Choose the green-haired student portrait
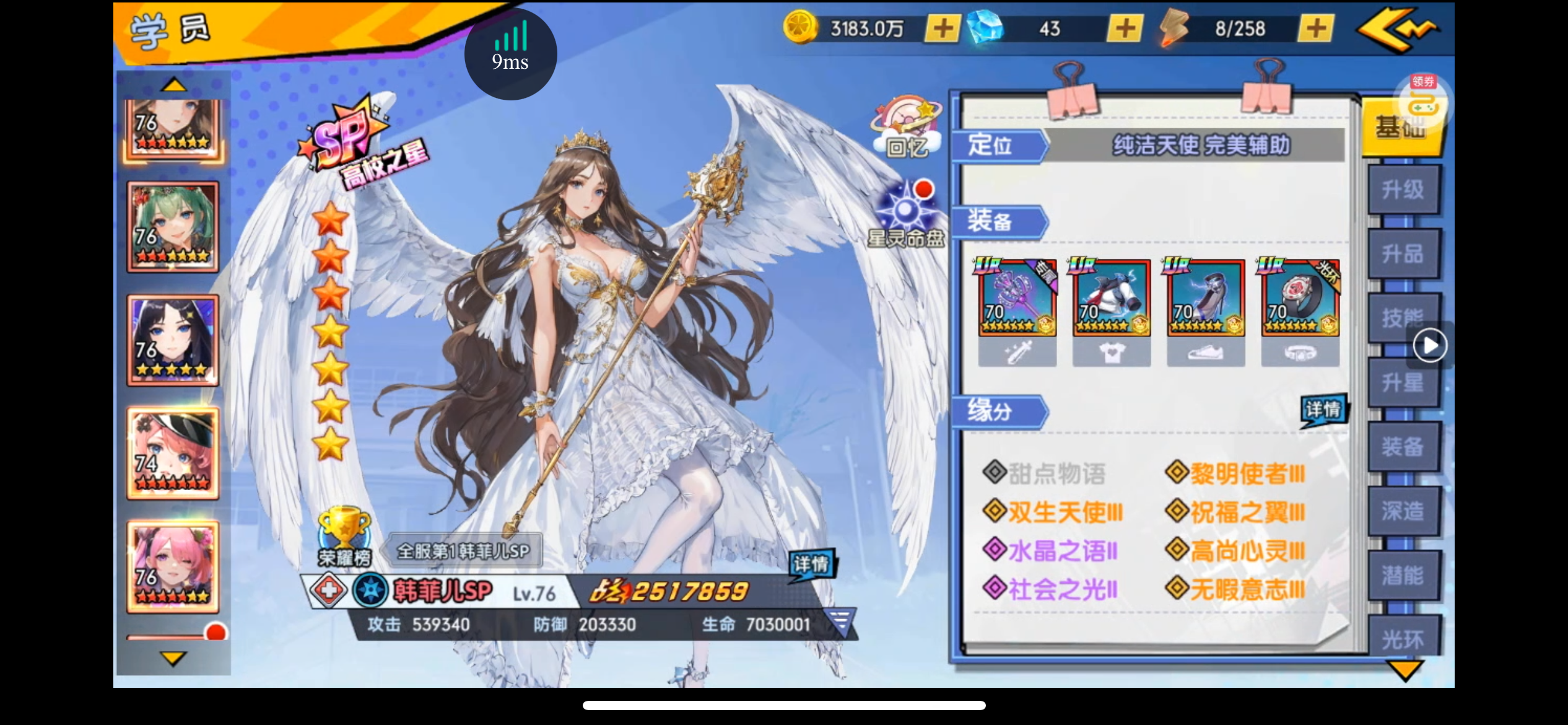The width and height of the screenshot is (1568, 725). [x=173, y=227]
